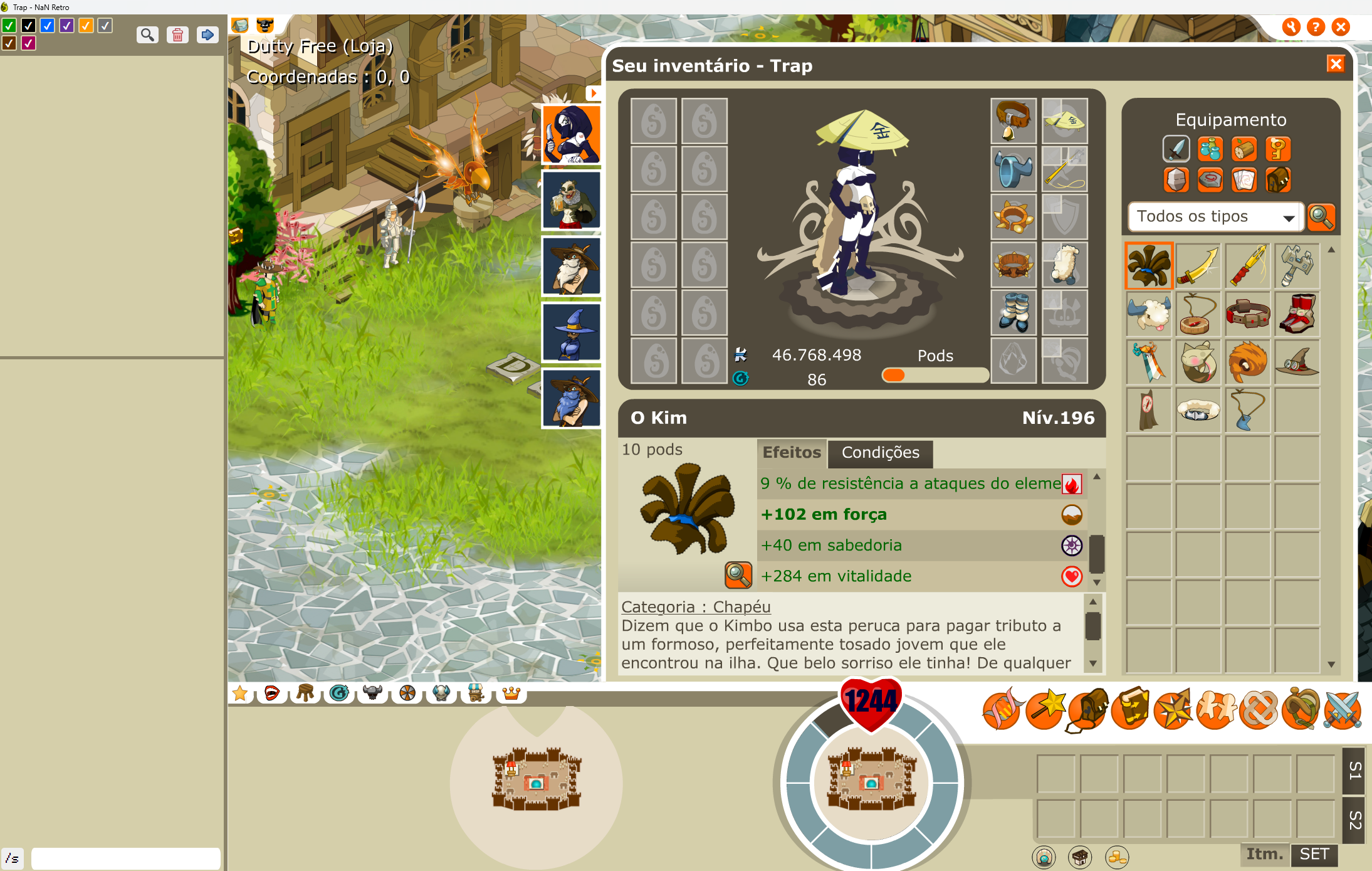Click the equipped yellow straw hat slot
Viewport: 1372px width, 871px height.
click(1064, 120)
